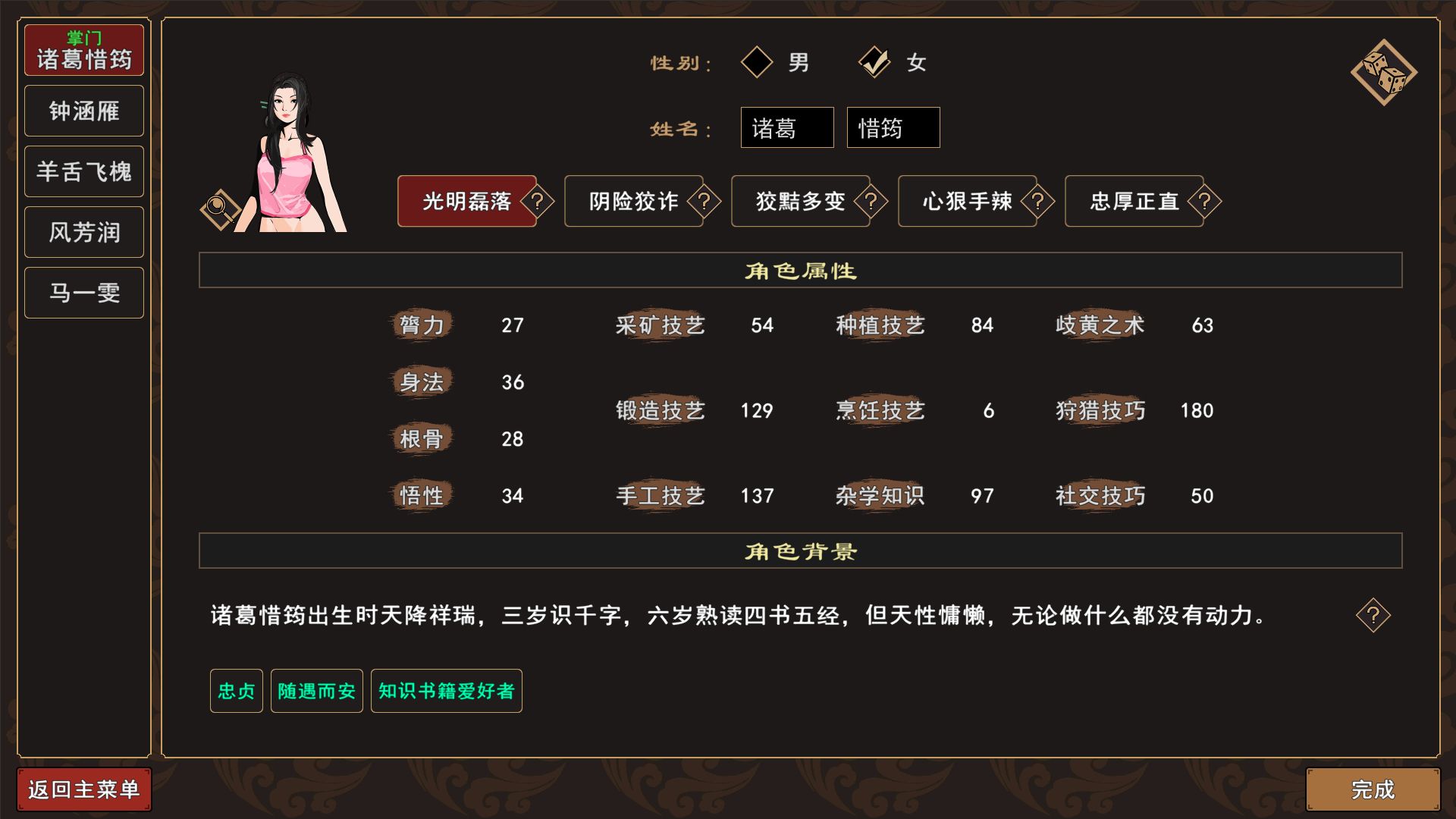Screen dimensions: 1456x819
Task: Select 男 as the character gender
Action: click(x=756, y=63)
